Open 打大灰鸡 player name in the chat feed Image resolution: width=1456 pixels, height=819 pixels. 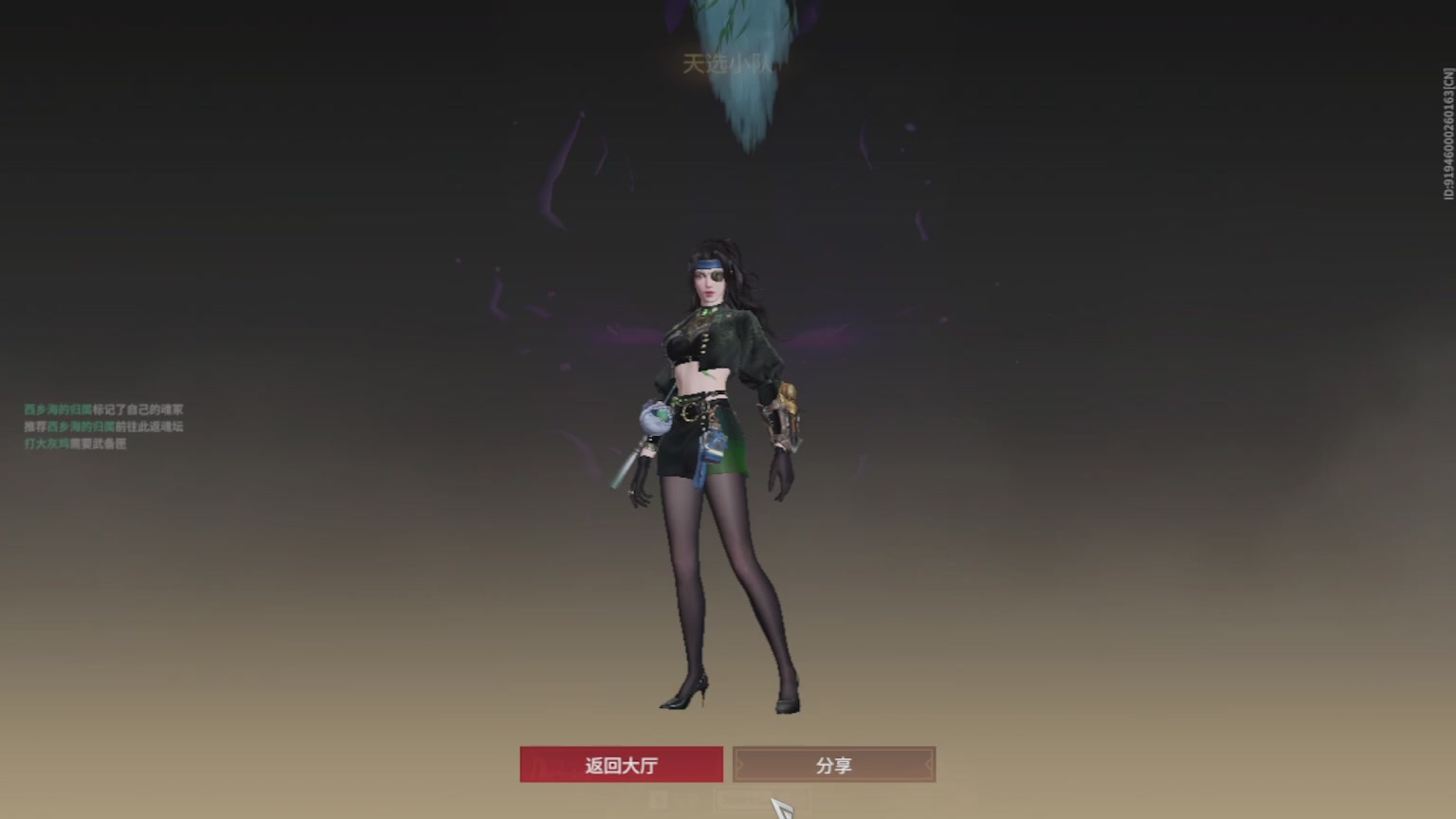(x=45, y=442)
